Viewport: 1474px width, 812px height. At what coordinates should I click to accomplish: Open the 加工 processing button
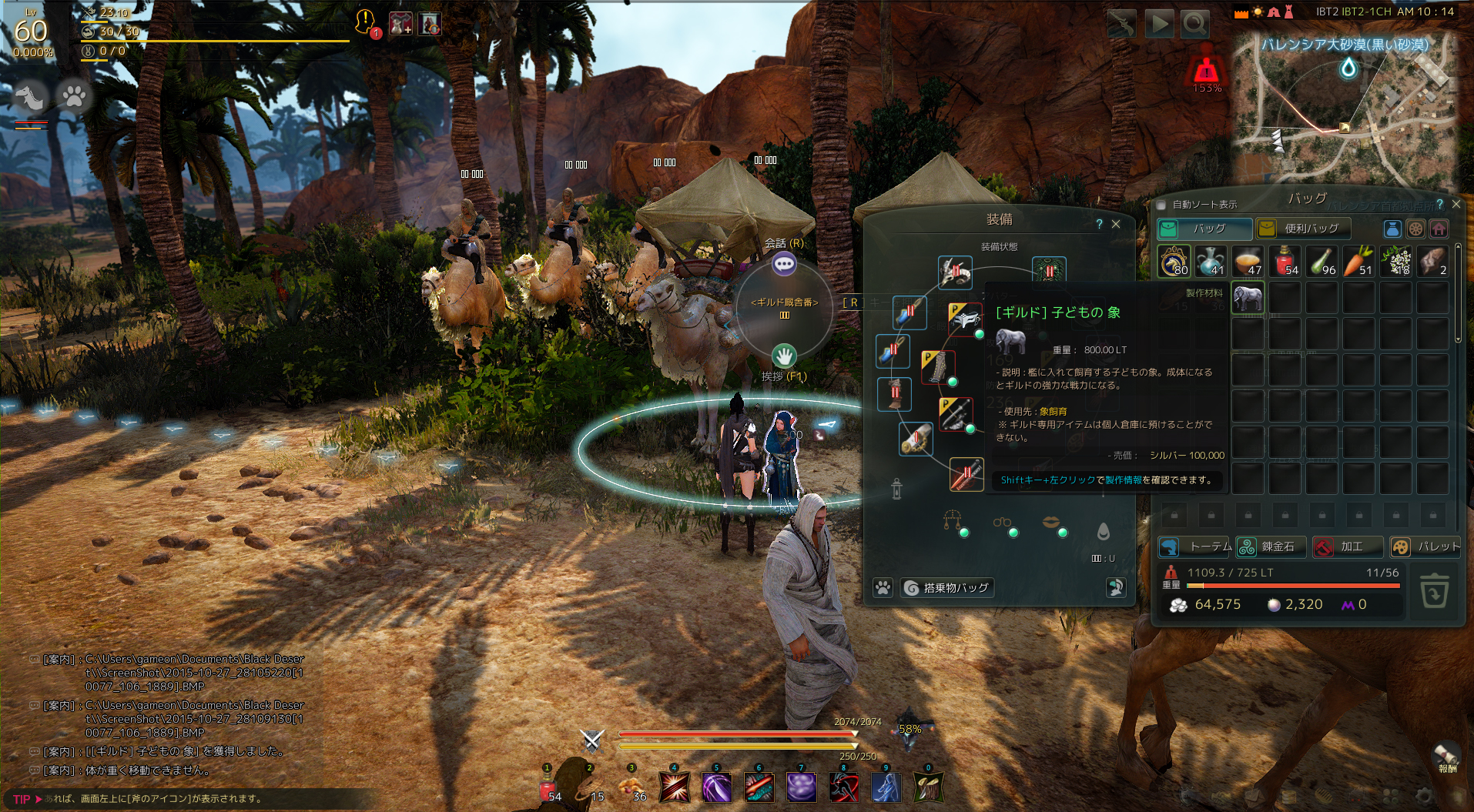(x=1346, y=546)
